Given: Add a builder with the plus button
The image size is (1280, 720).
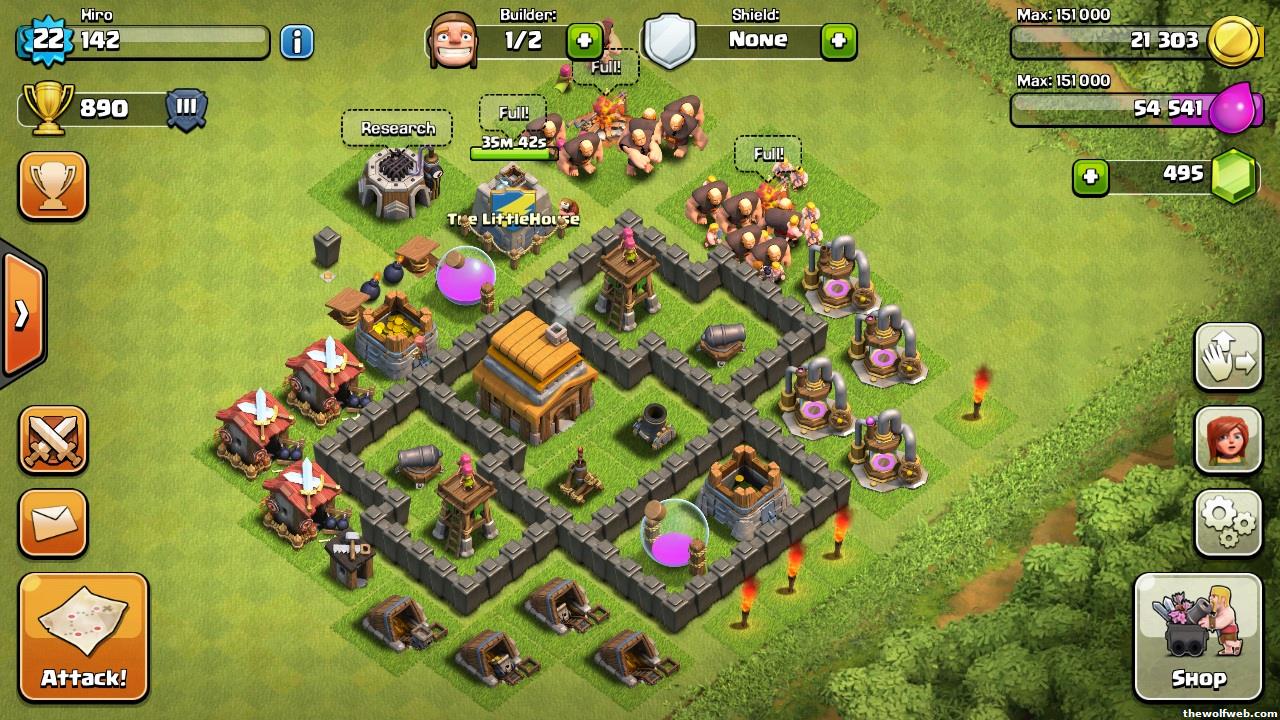Looking at the screenshot, I should tap(584, 41).
